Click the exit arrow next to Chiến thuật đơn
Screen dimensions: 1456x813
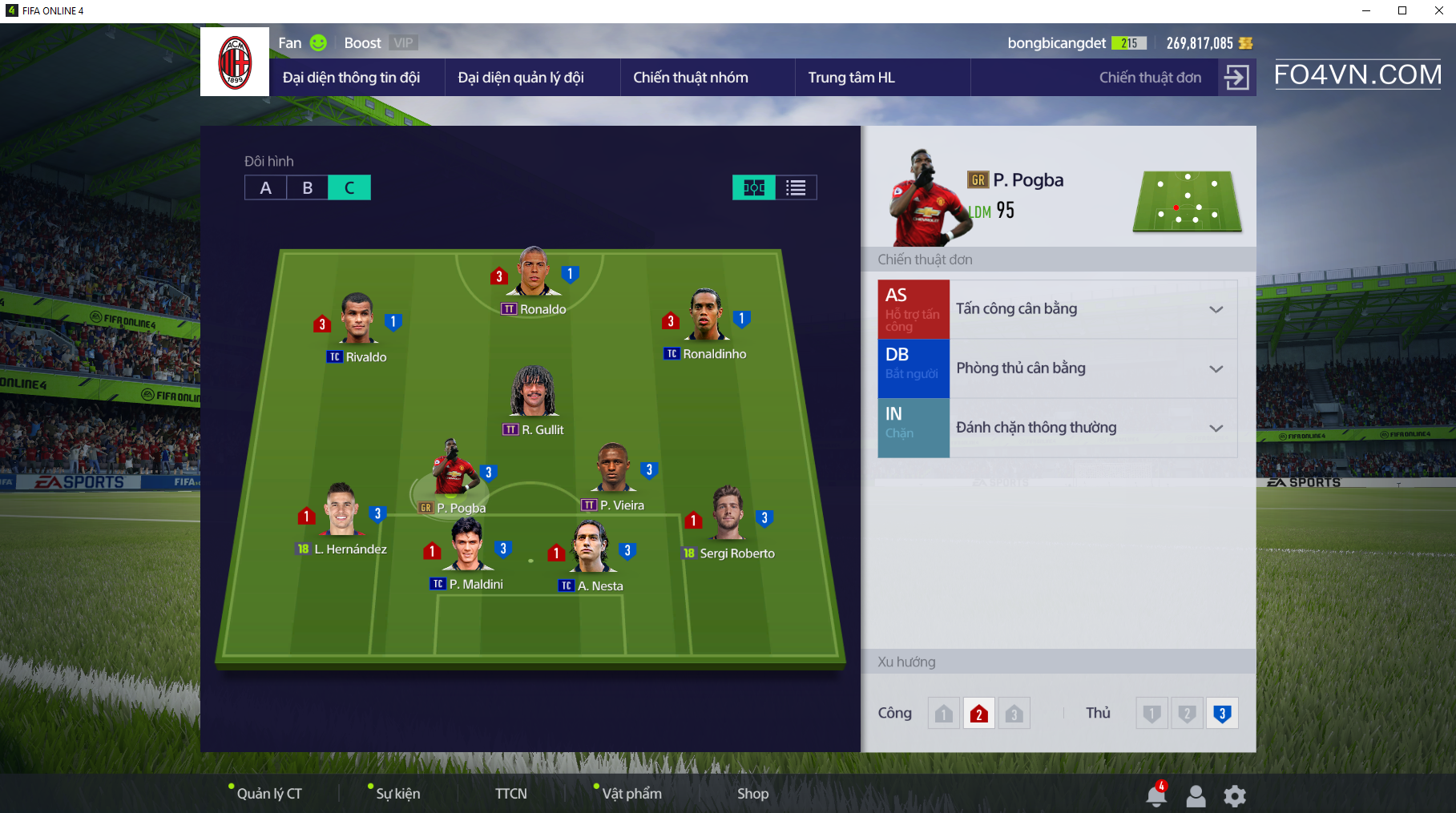pos(1236,78)
